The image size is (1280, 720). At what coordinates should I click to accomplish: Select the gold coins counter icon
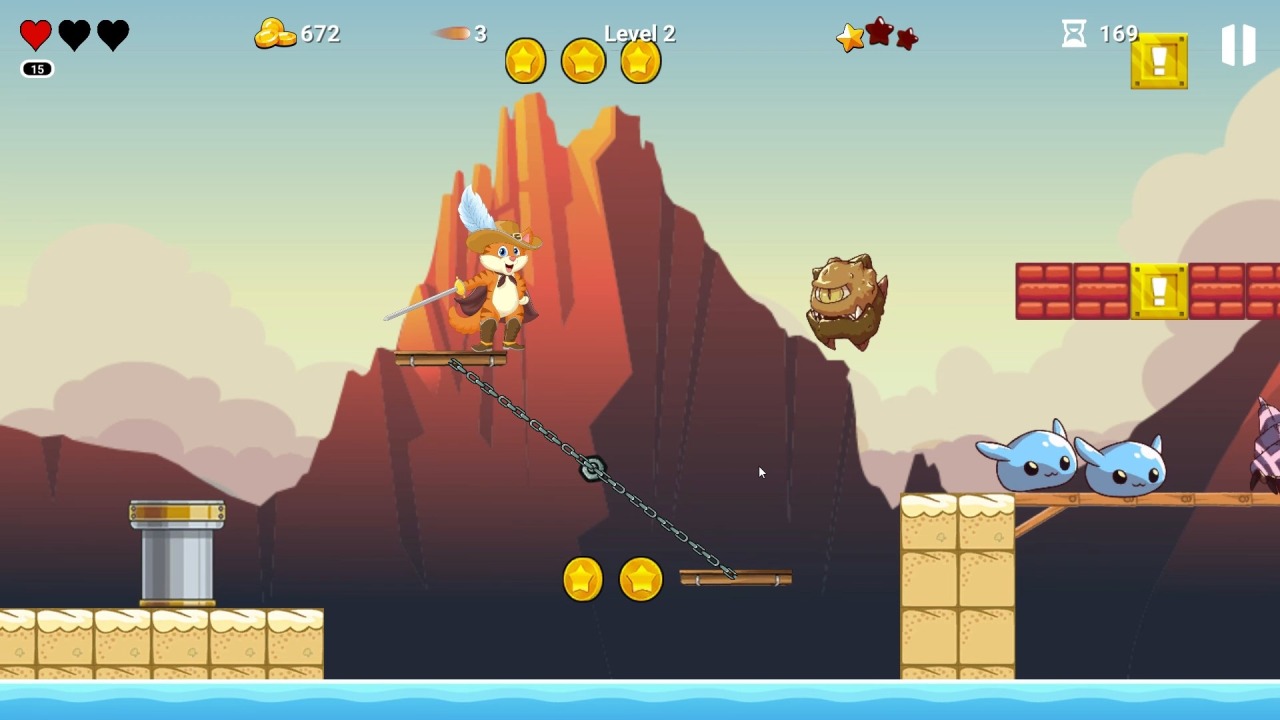pos(273,33)
